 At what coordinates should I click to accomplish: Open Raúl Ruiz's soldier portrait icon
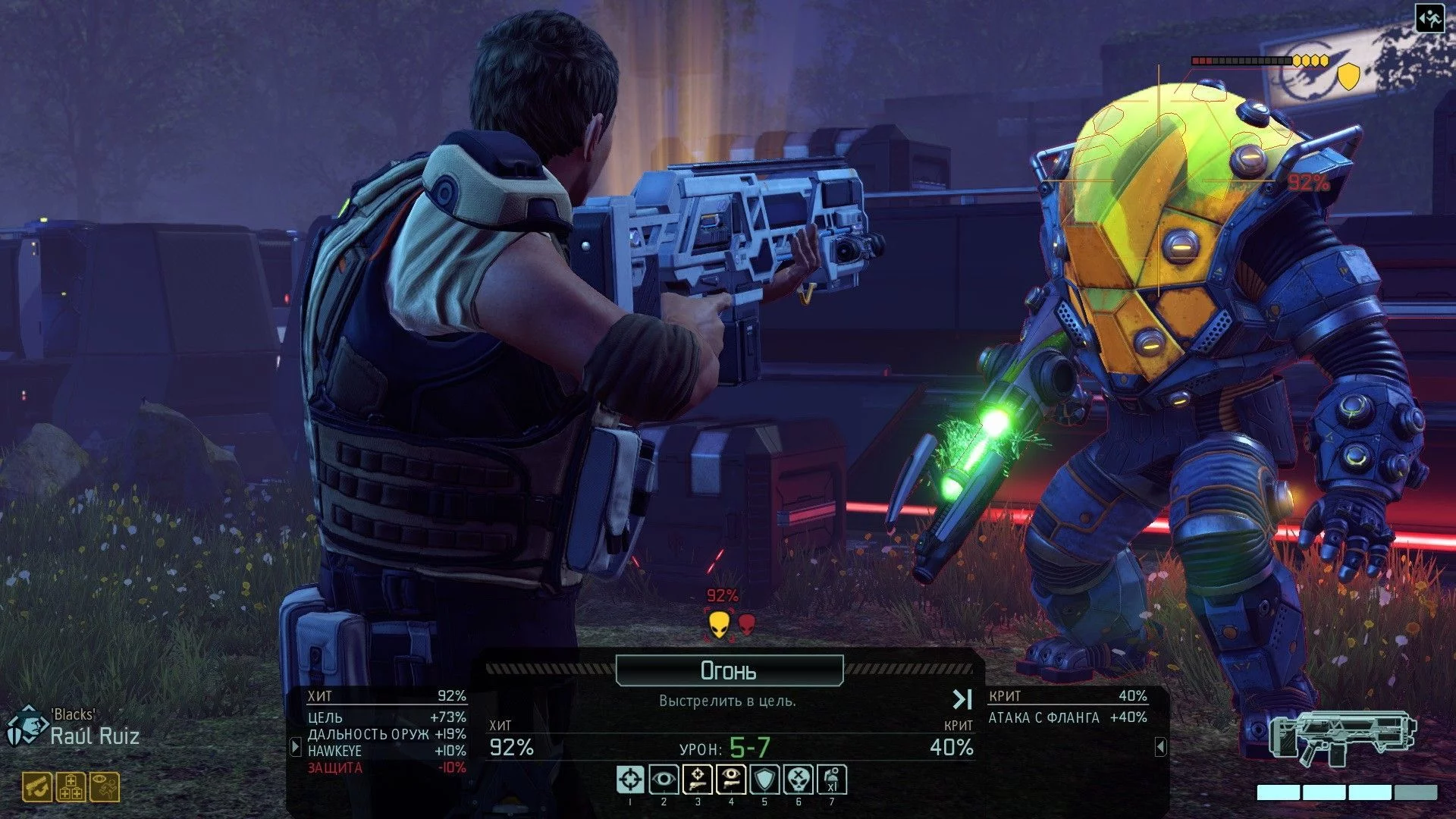point(26,726)
